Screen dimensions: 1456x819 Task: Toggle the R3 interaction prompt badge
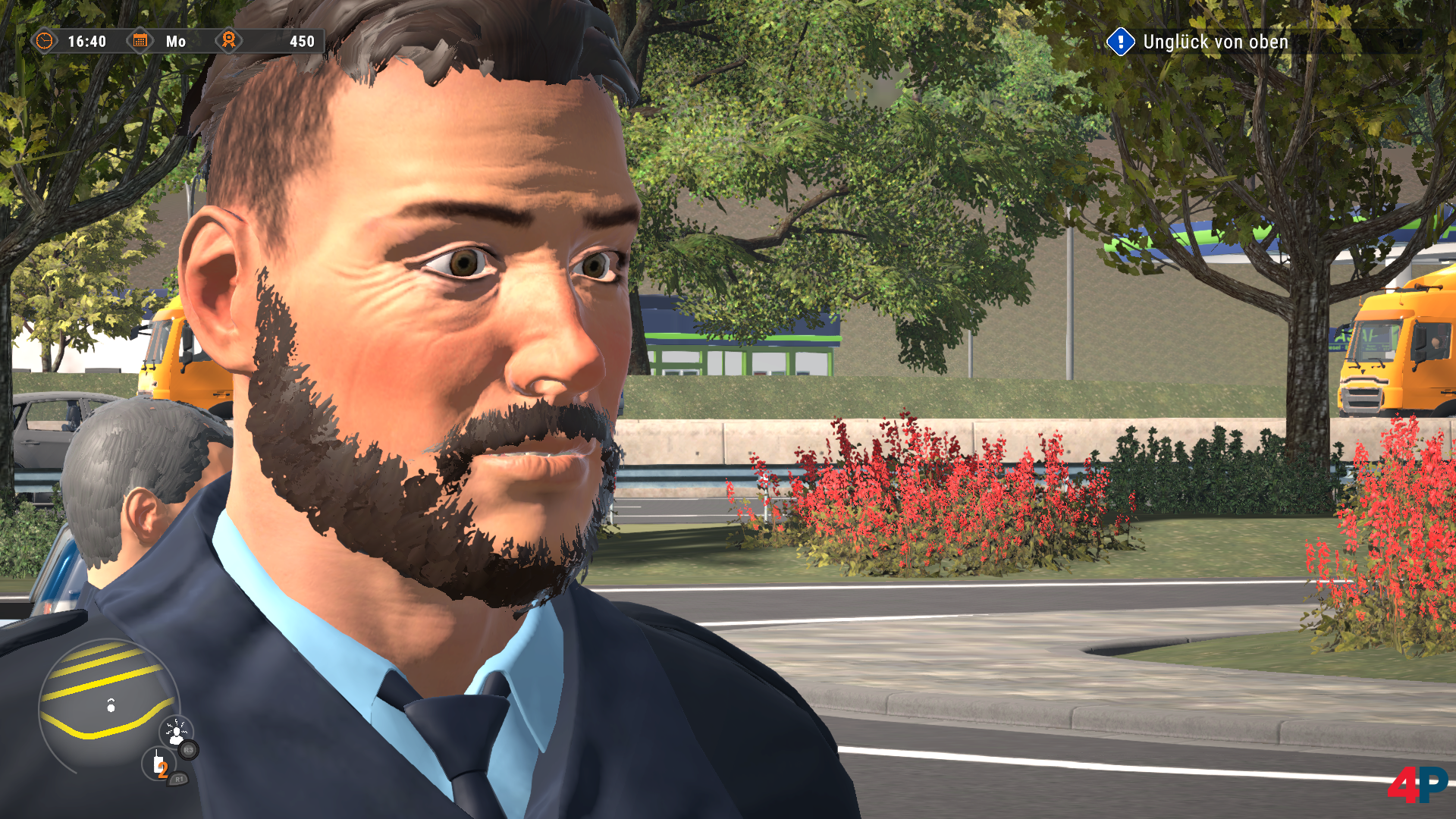coord(187,750)
